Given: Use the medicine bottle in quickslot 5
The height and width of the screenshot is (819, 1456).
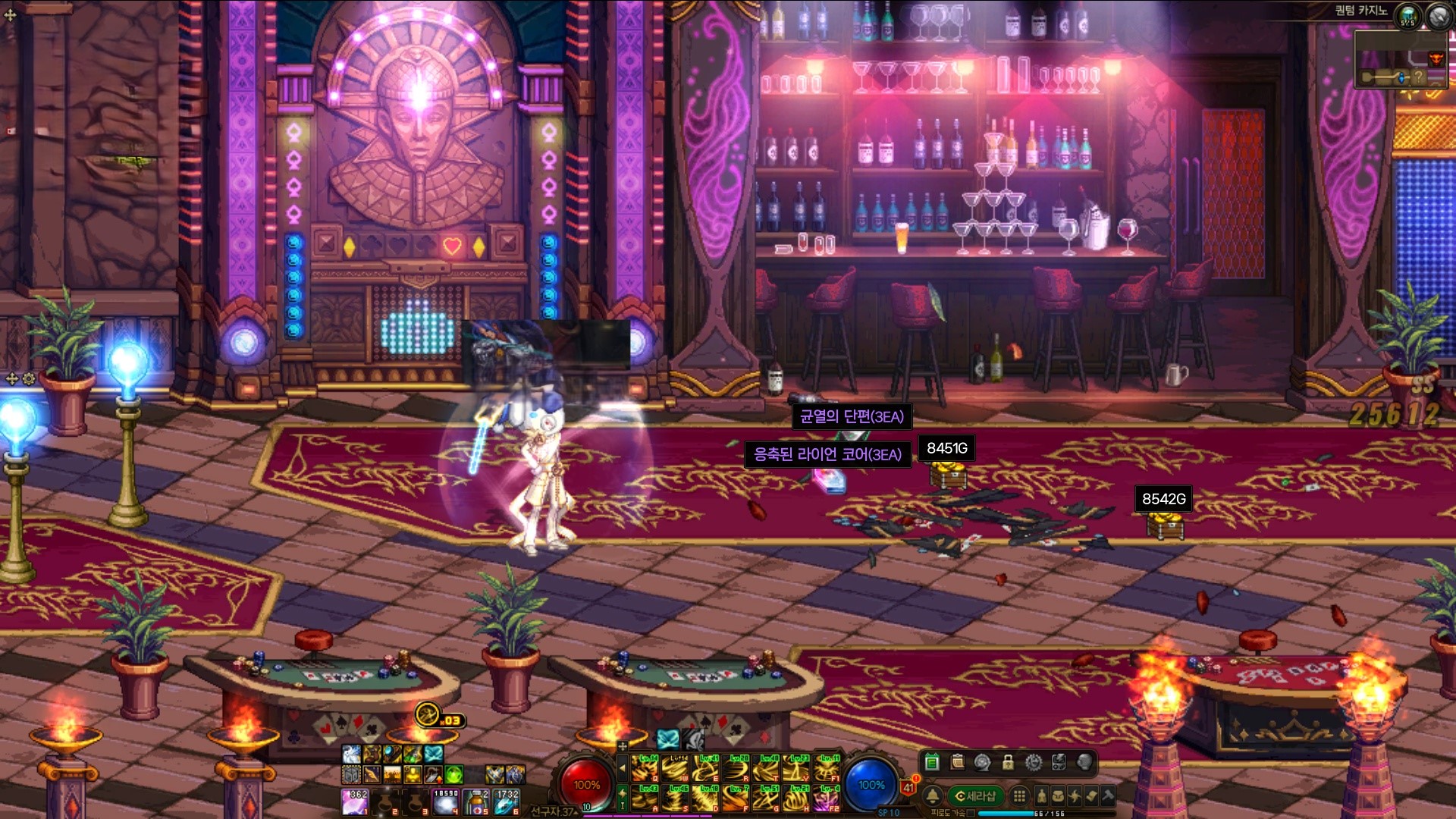Looking at the screenshot, I should (476, 802).
